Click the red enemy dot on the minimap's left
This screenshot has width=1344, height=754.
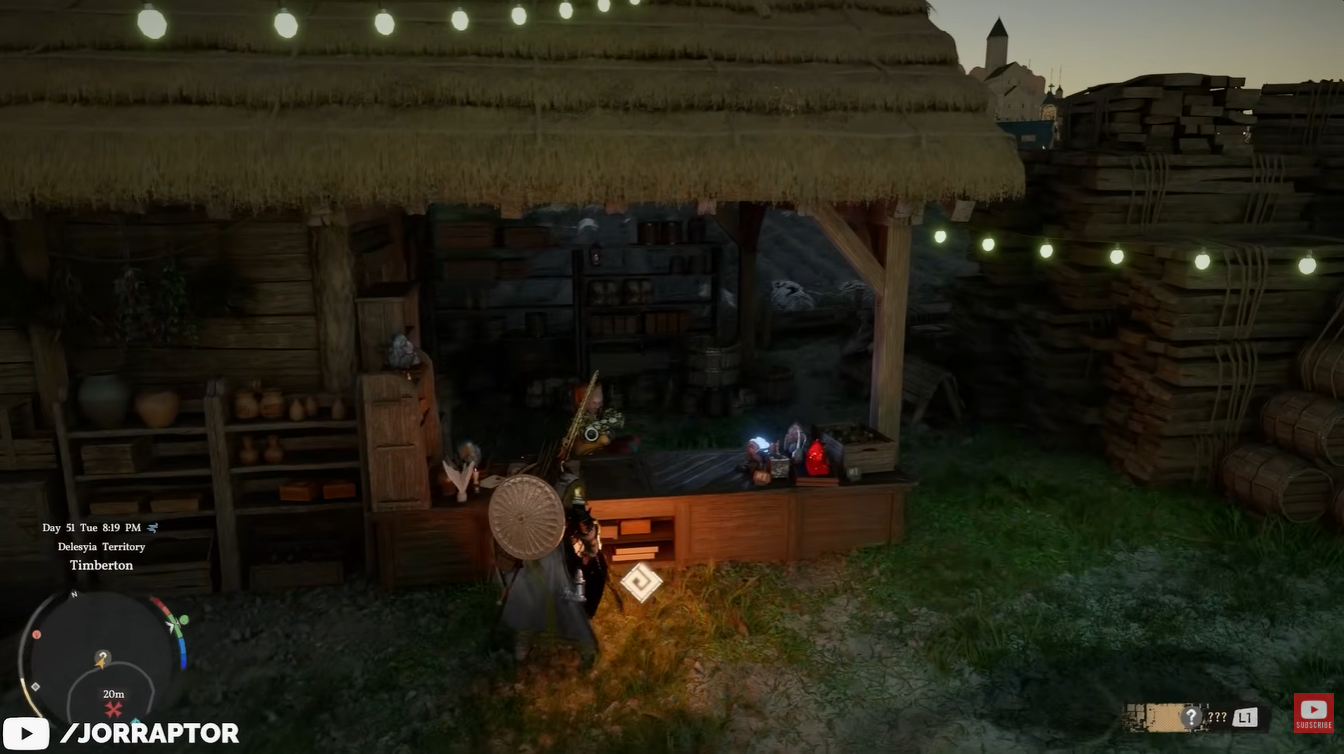pos(37,634)
